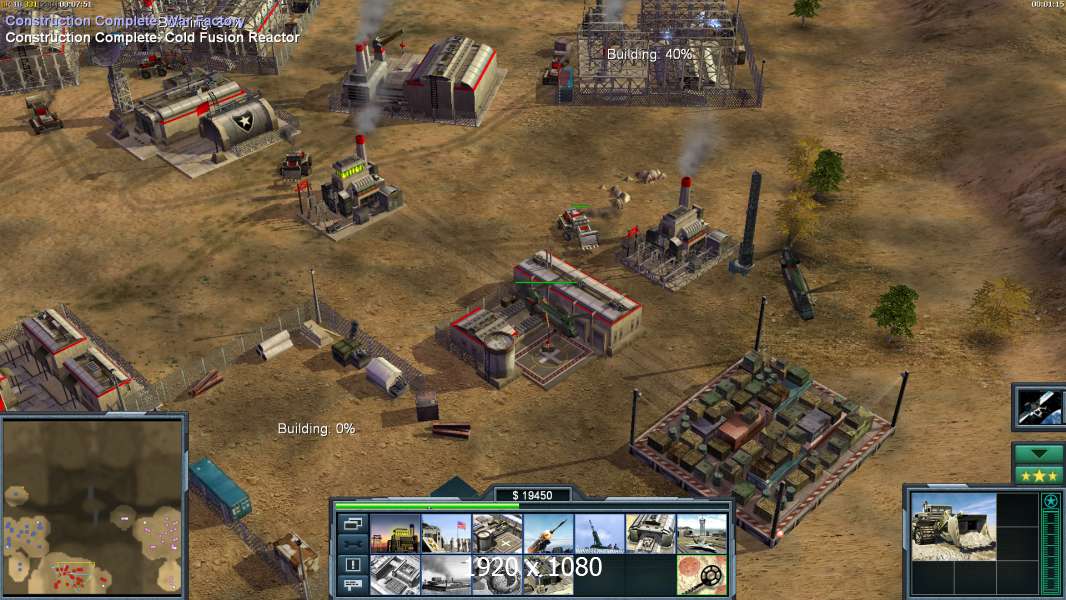Screen dimensions: 1066x600
Task: Construct a War Factory
Action: pyautogui.click(x=650, y=534)
